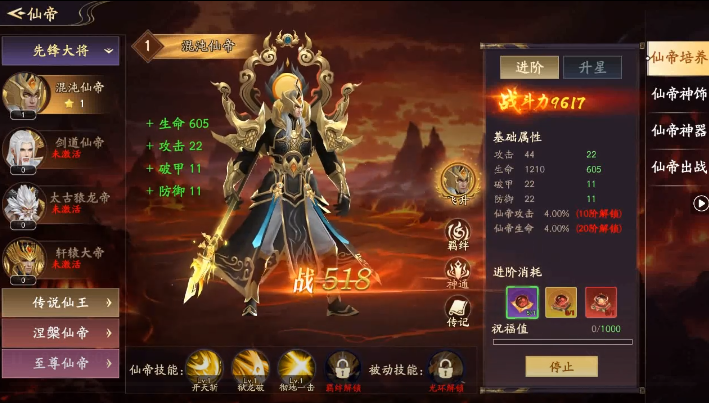Image resolution: width=709 pixels, height=403 pixels.
Task: Expand the 涅槃仙帝 category
Action: point(61,332)
